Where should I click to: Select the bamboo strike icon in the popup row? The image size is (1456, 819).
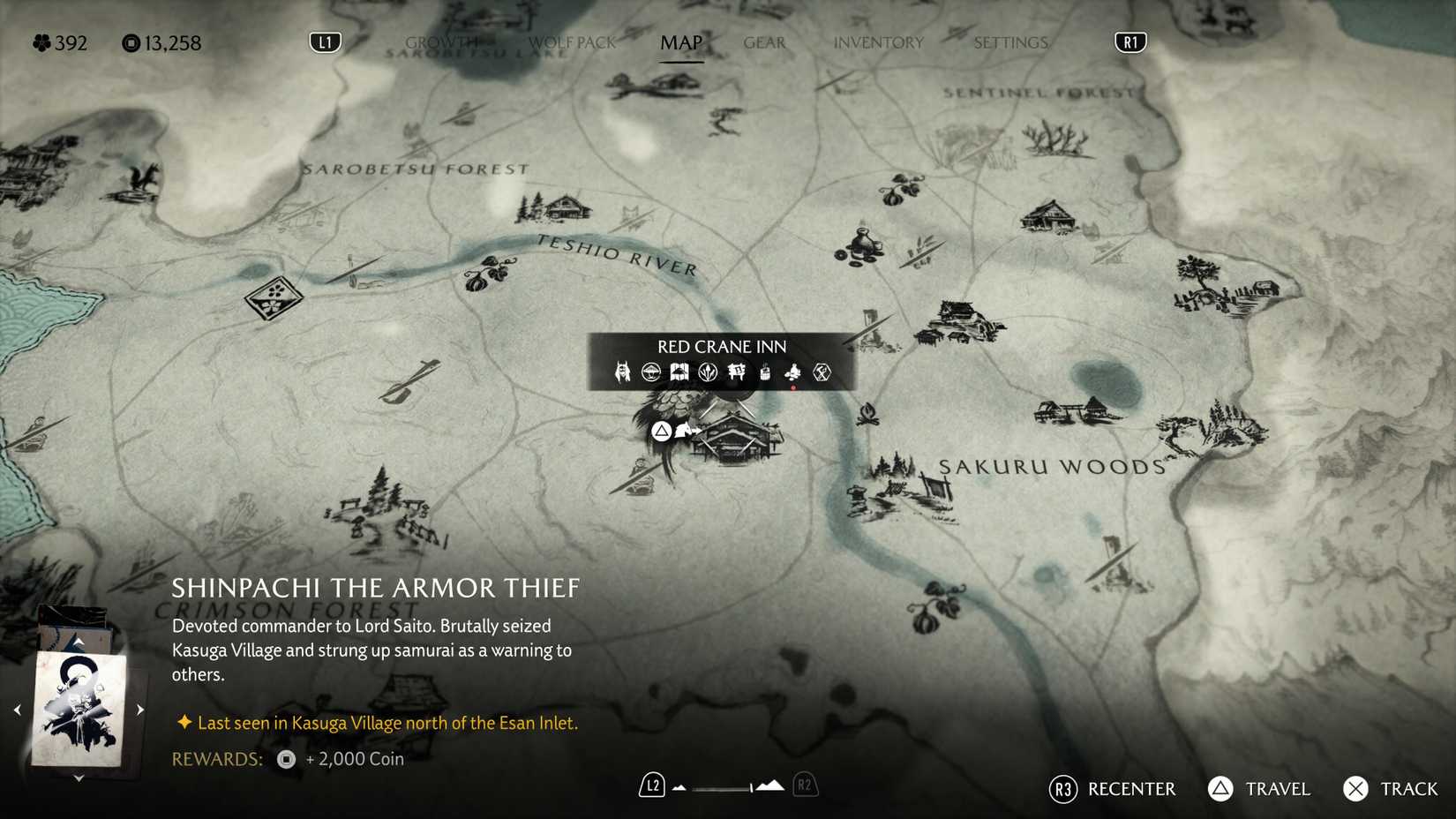coord(707,372)
